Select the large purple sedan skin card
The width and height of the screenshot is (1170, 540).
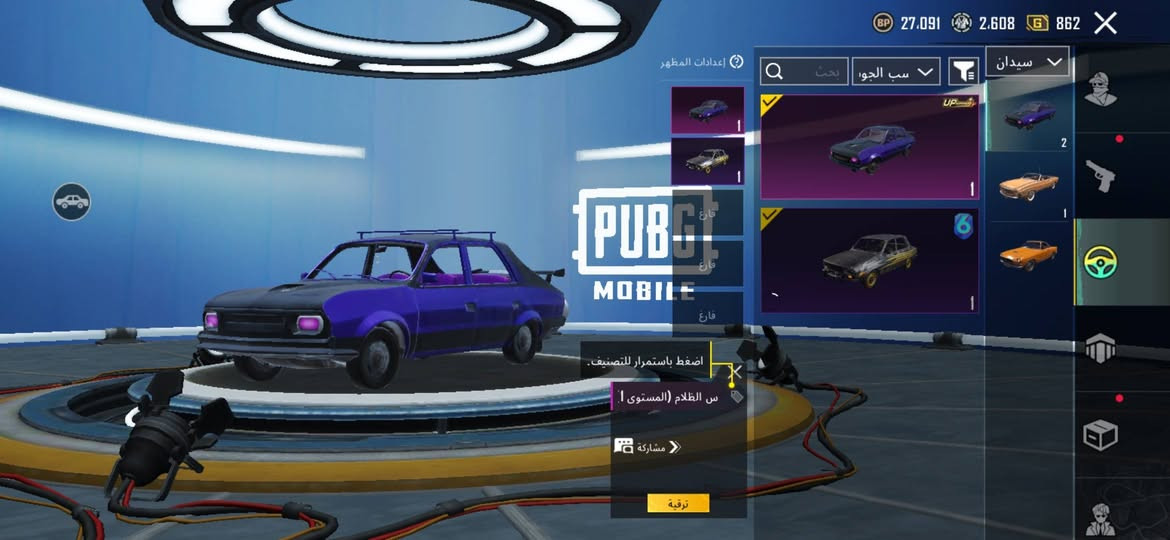click(x=869, y=146)
